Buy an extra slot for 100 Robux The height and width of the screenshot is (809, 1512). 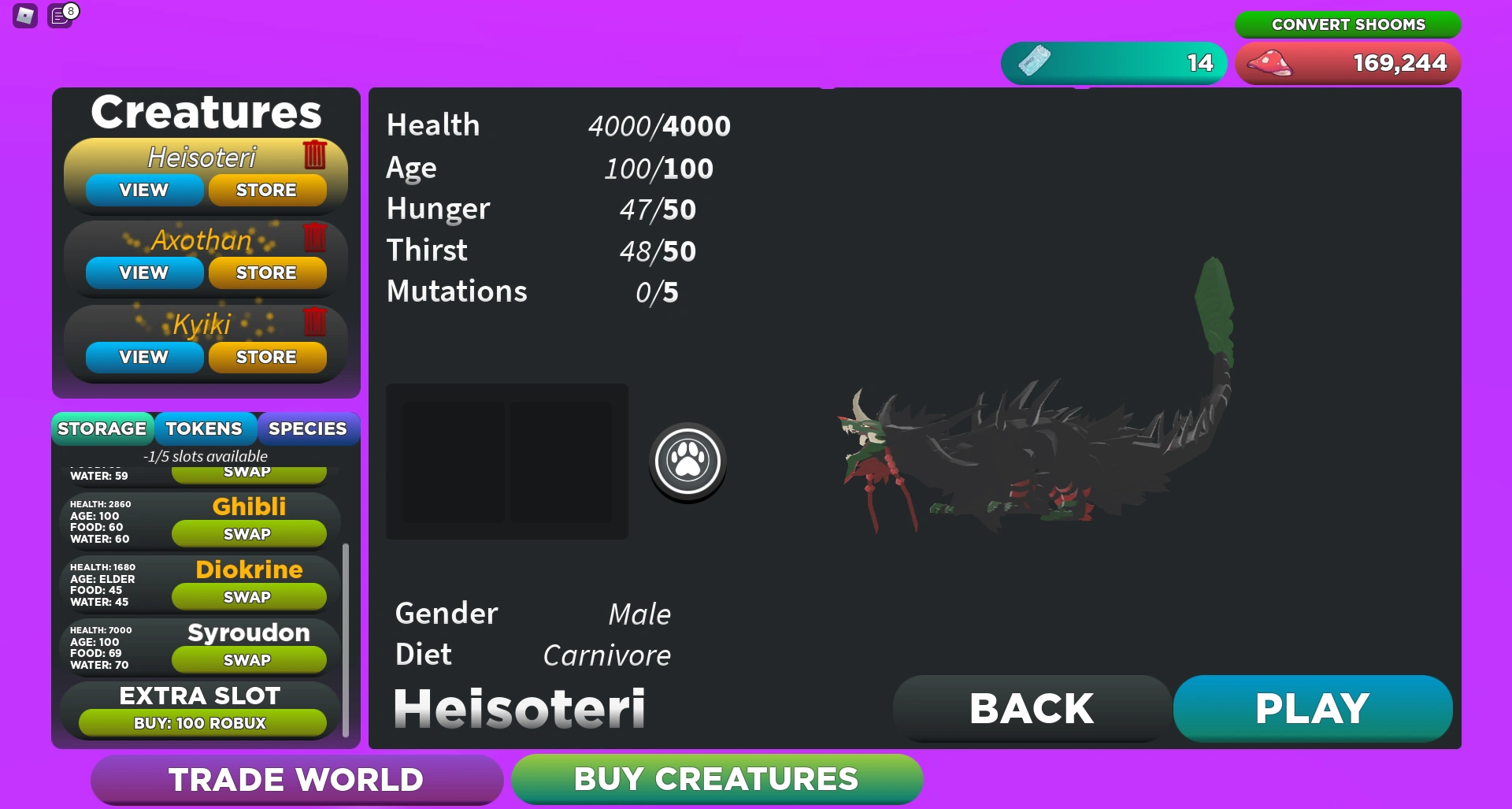tap(199, 722)
